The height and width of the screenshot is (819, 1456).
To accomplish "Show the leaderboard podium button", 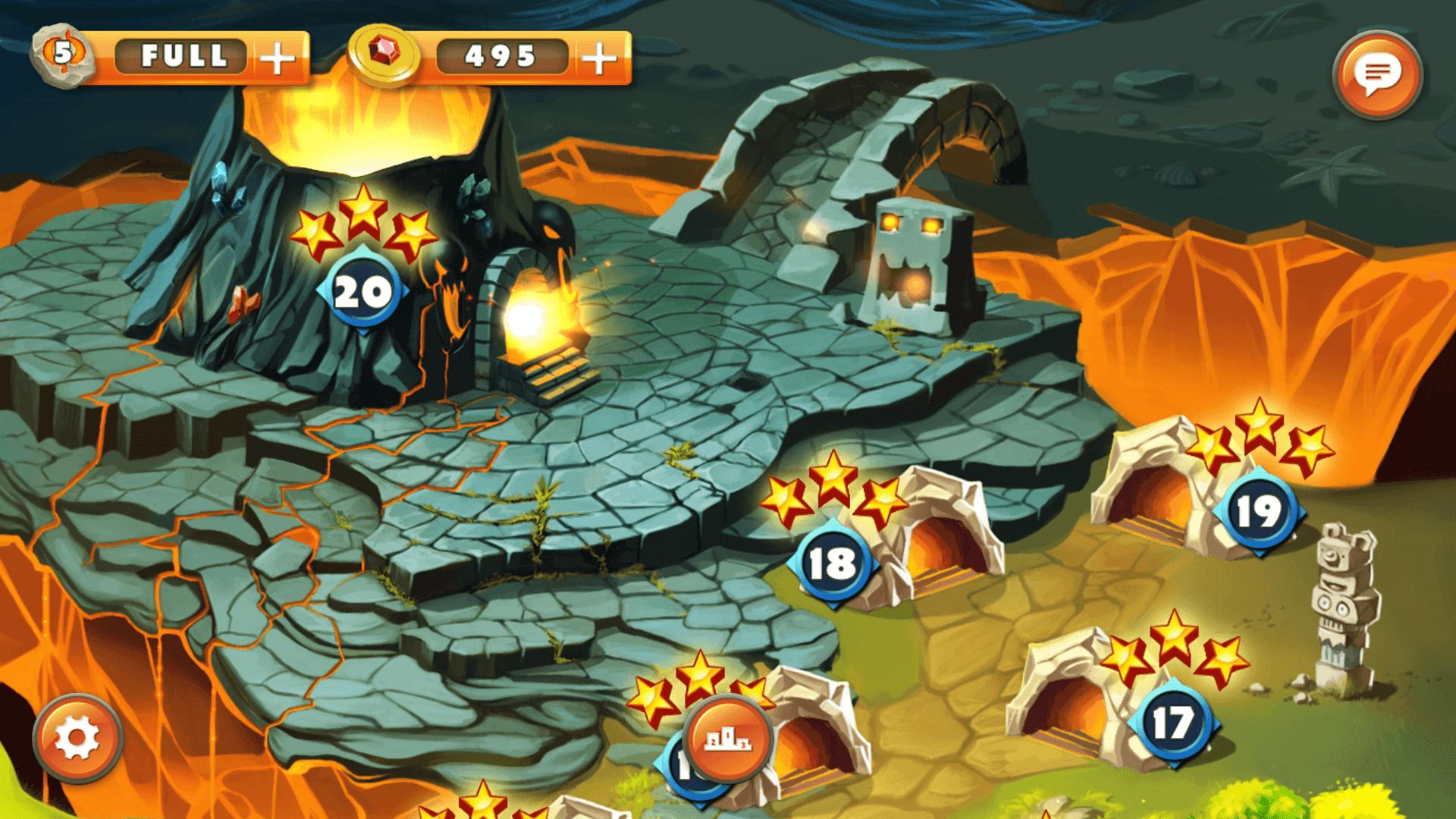I will click(x=727, y=739).
